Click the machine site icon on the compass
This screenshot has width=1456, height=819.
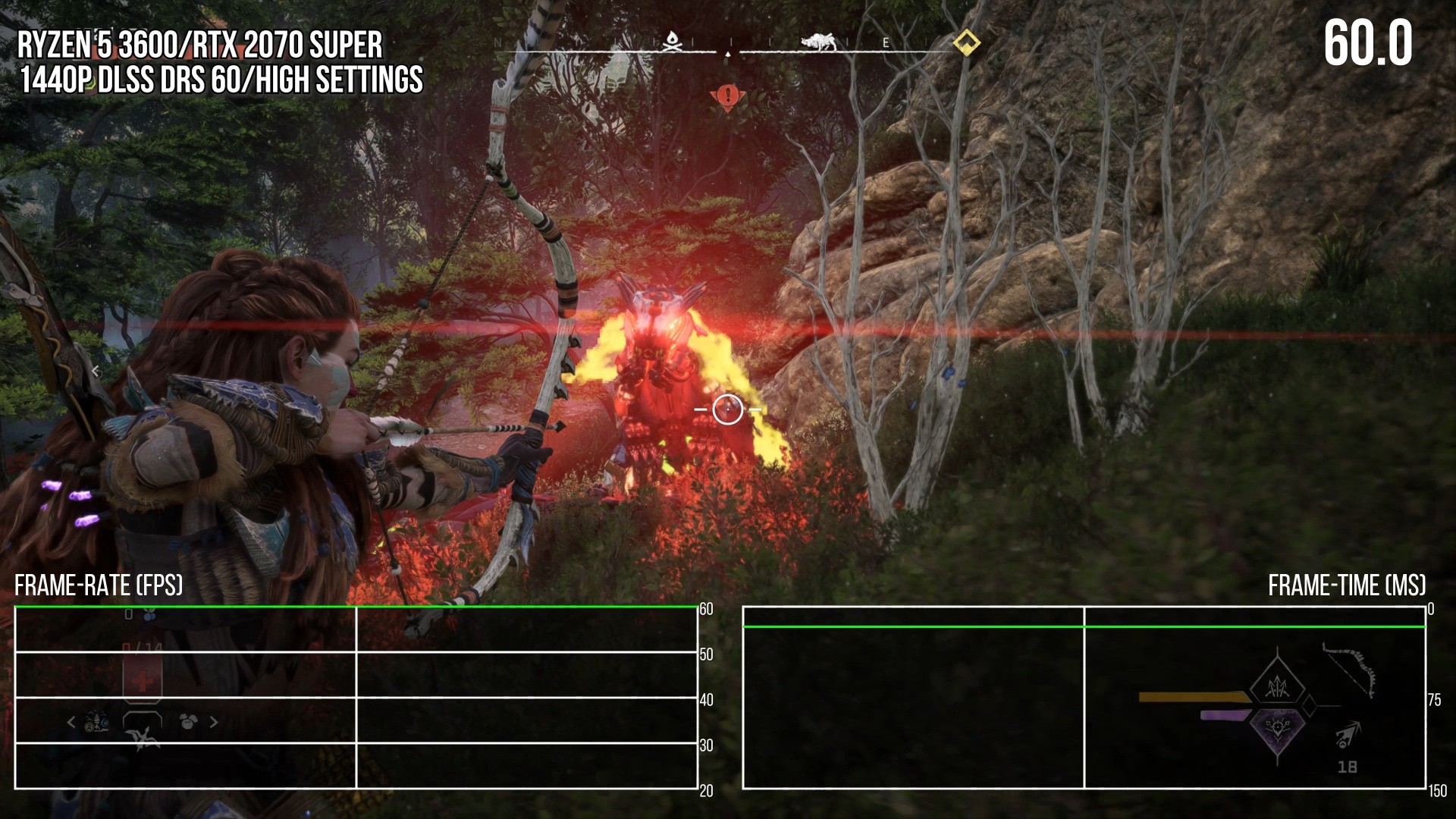pos(818,42)
